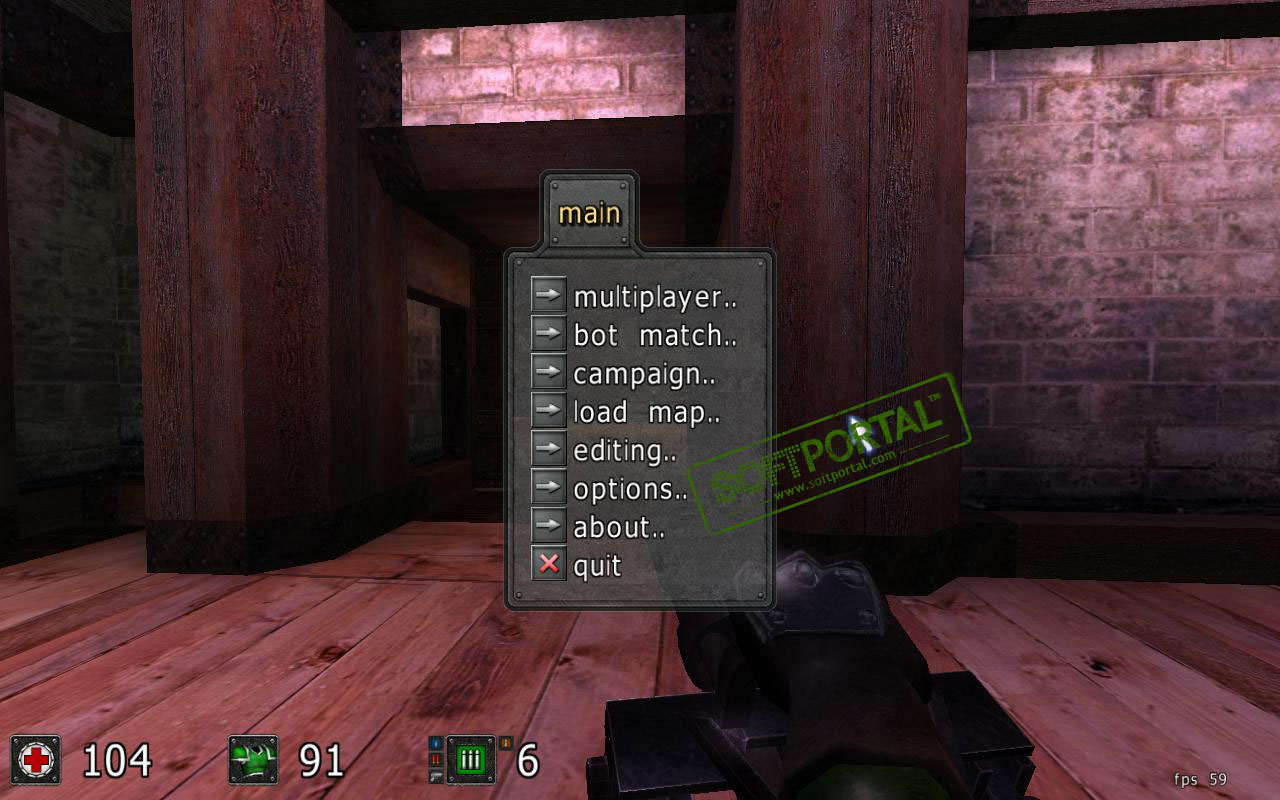This screenshot has height=800, width=1280.
Task: Quit the game
Action: (597, 566)
